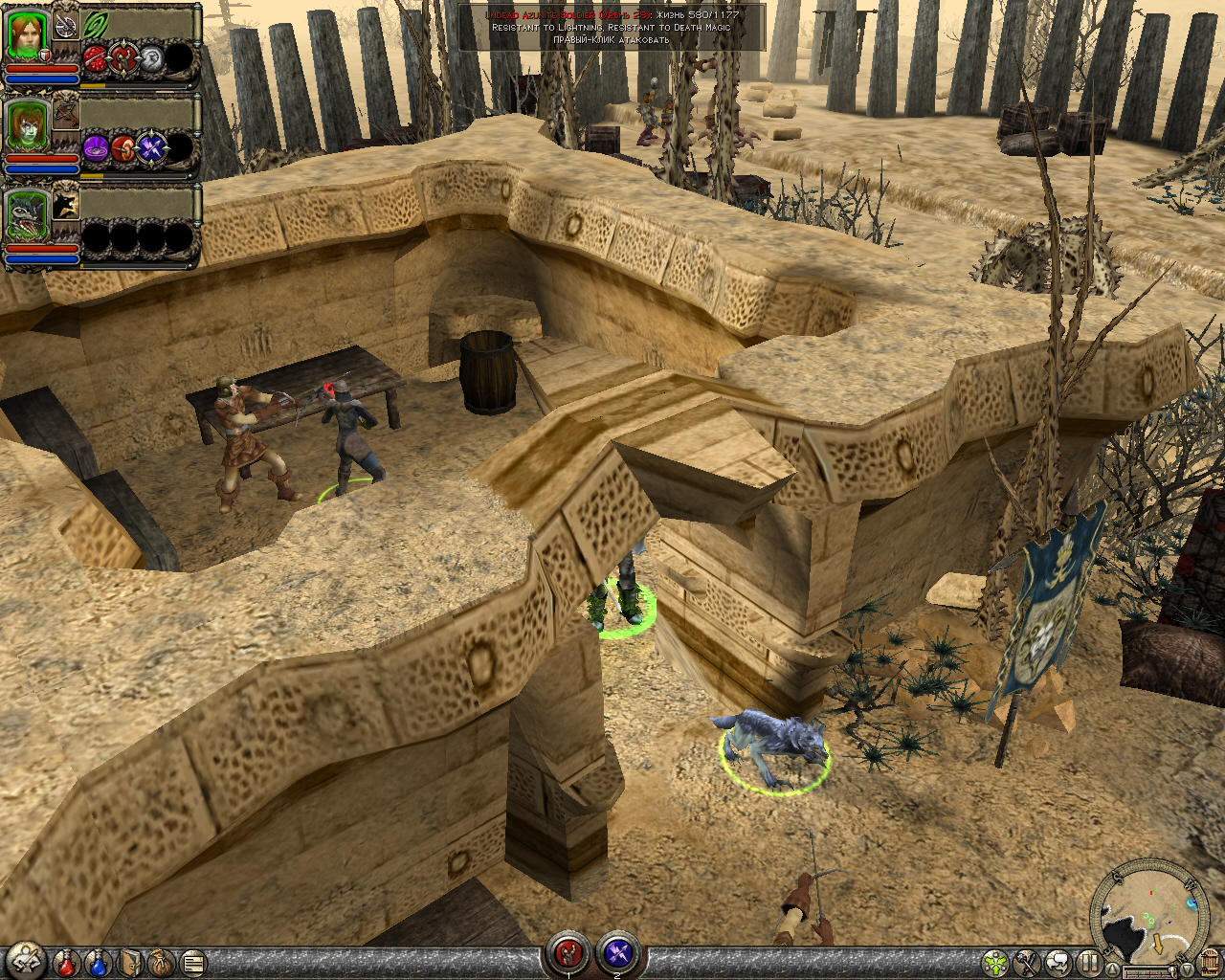Open the wooden door menu button
The height and width of the screenshot is (980, 1225).
point(1208,962)
